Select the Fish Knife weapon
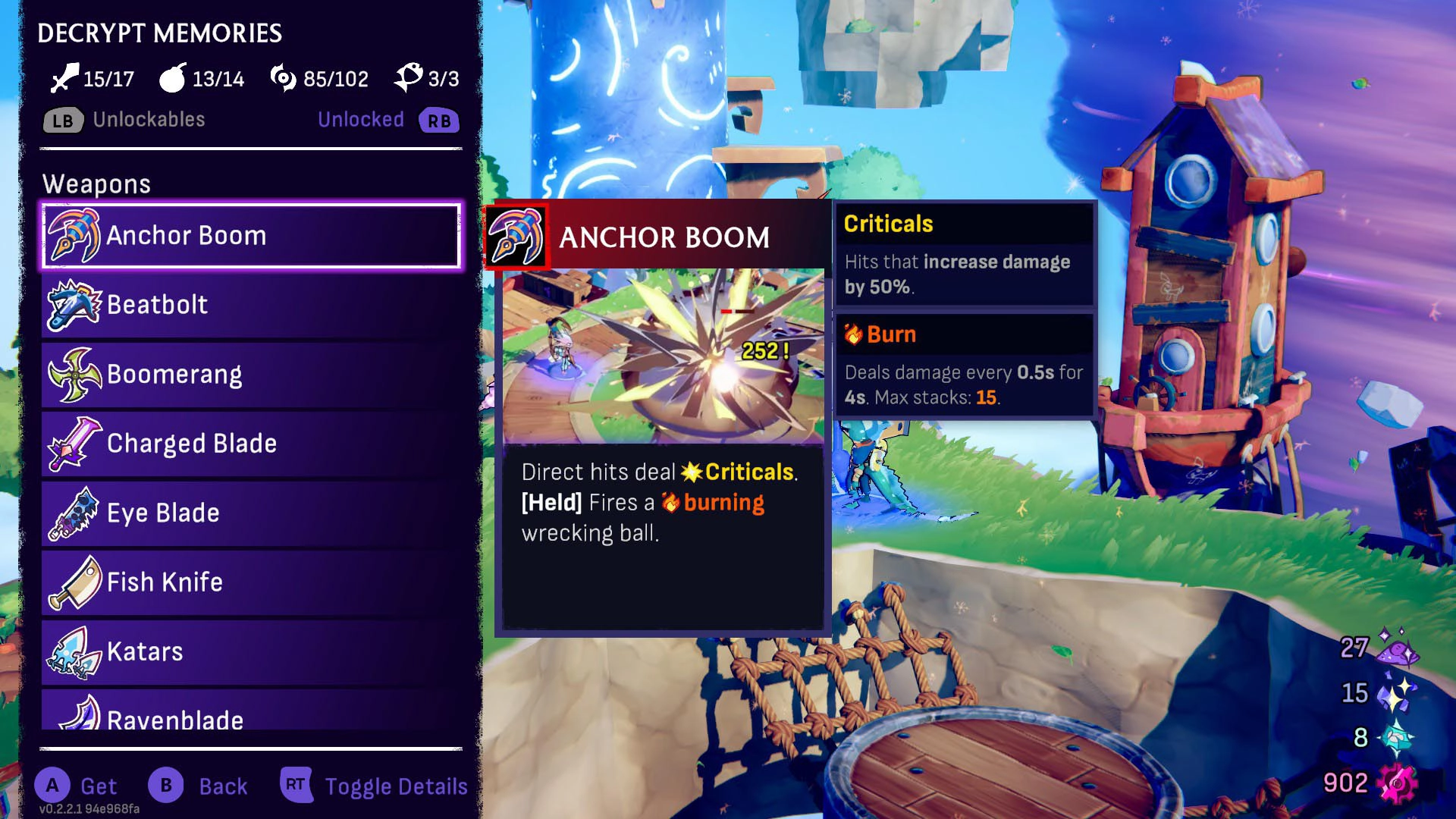 pos(250,582)
